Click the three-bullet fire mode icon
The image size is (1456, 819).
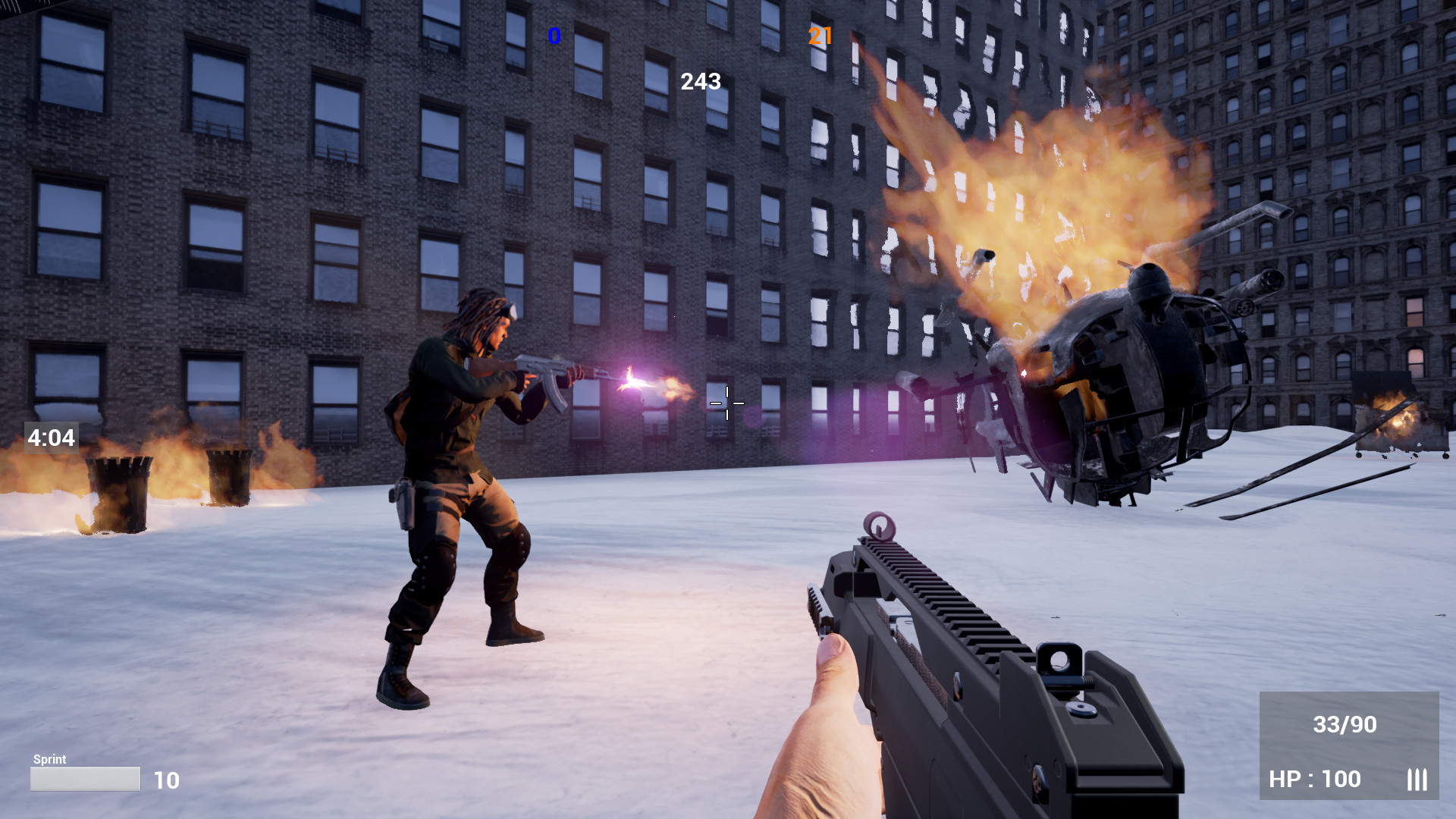[x=1417, y=780]
